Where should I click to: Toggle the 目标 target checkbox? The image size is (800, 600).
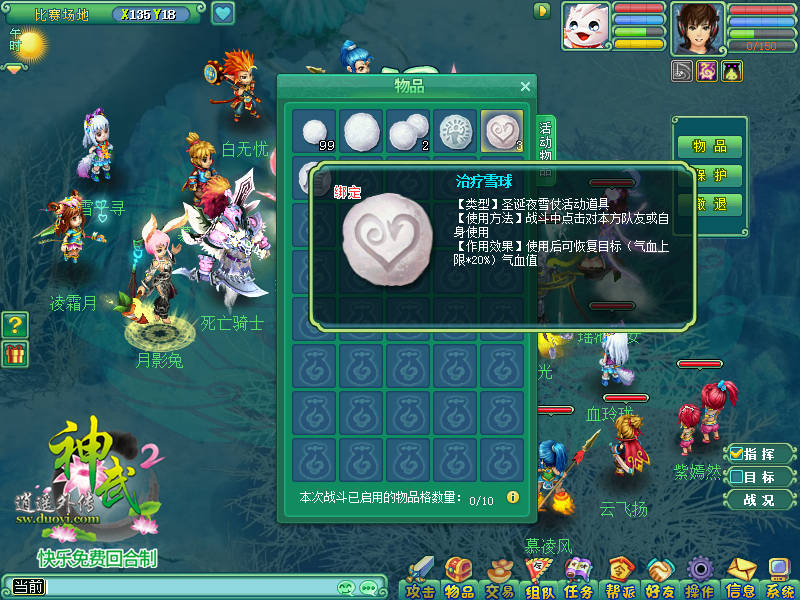tap(737, 477)
